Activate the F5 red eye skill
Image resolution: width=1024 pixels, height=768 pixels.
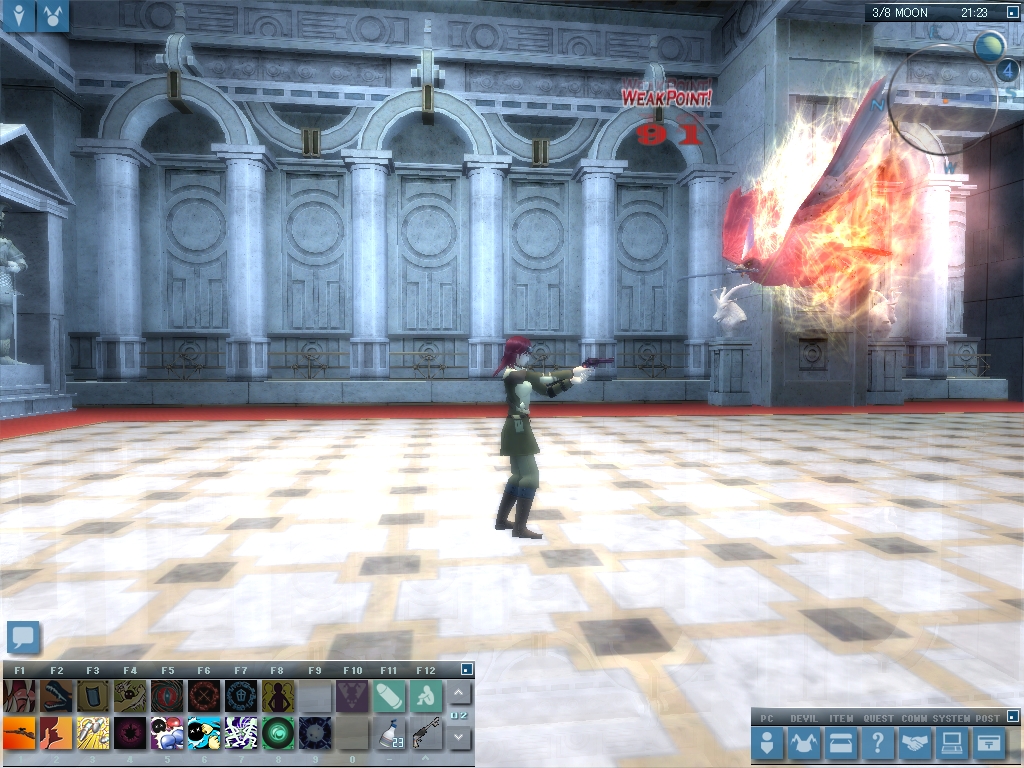point(166,696)
